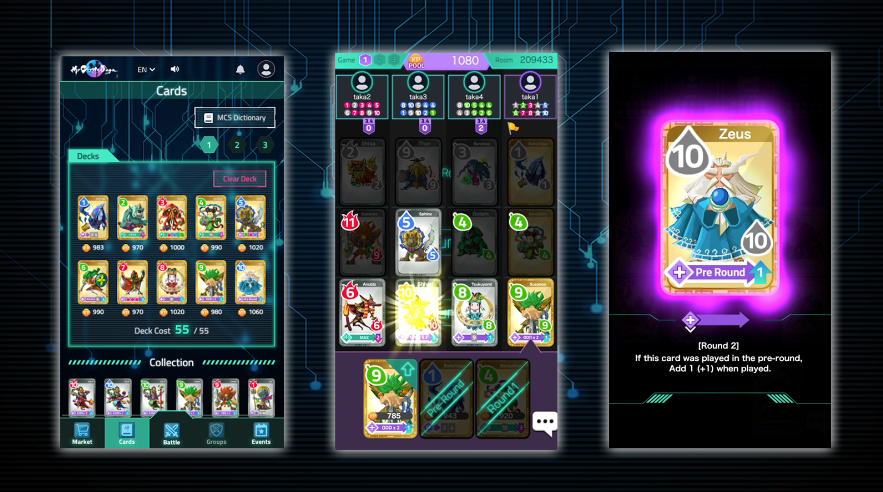883x492 pixels.
Task: Toggle the sound speaker icon
Action: (x=175, y=70)
